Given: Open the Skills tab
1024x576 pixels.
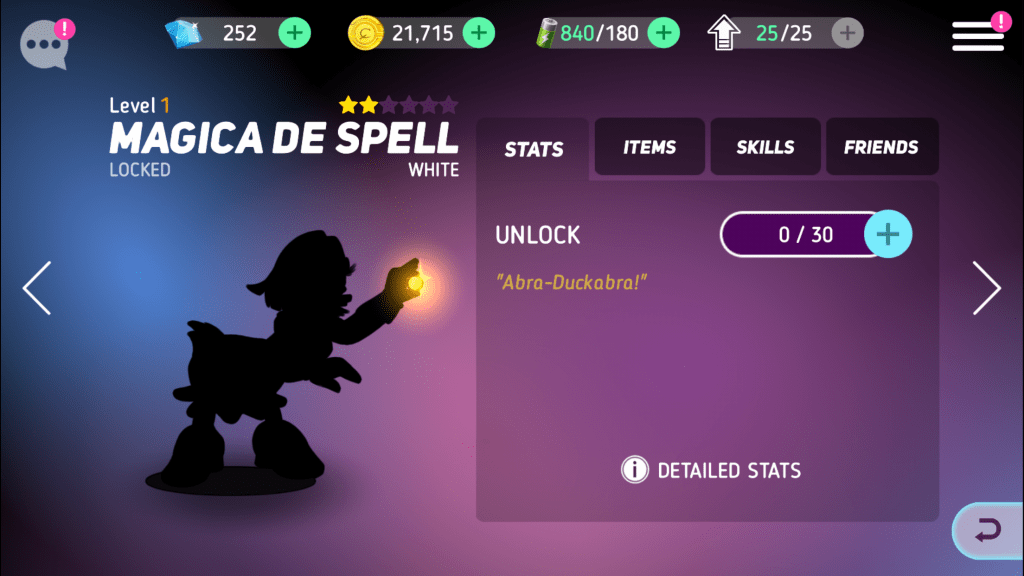Looking at the screenshot, I should tap(765, 147).
